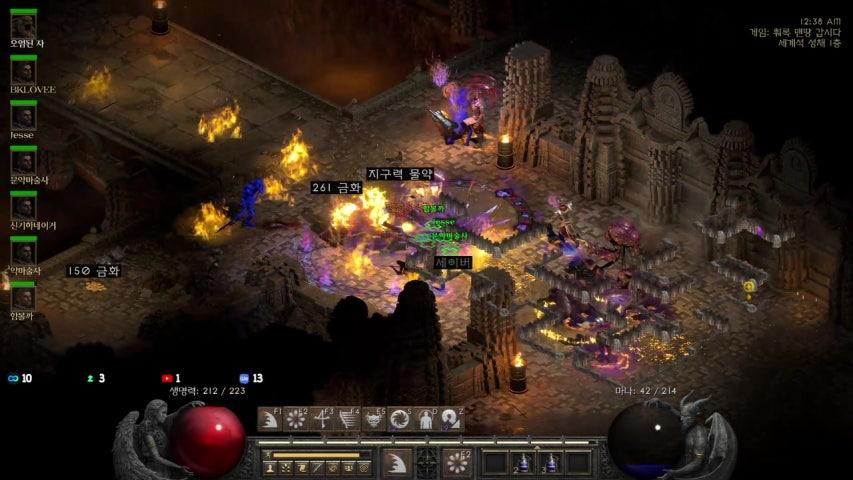Use the potion in belt slot 3
This screenshot has height=480, width=853.
550,462
